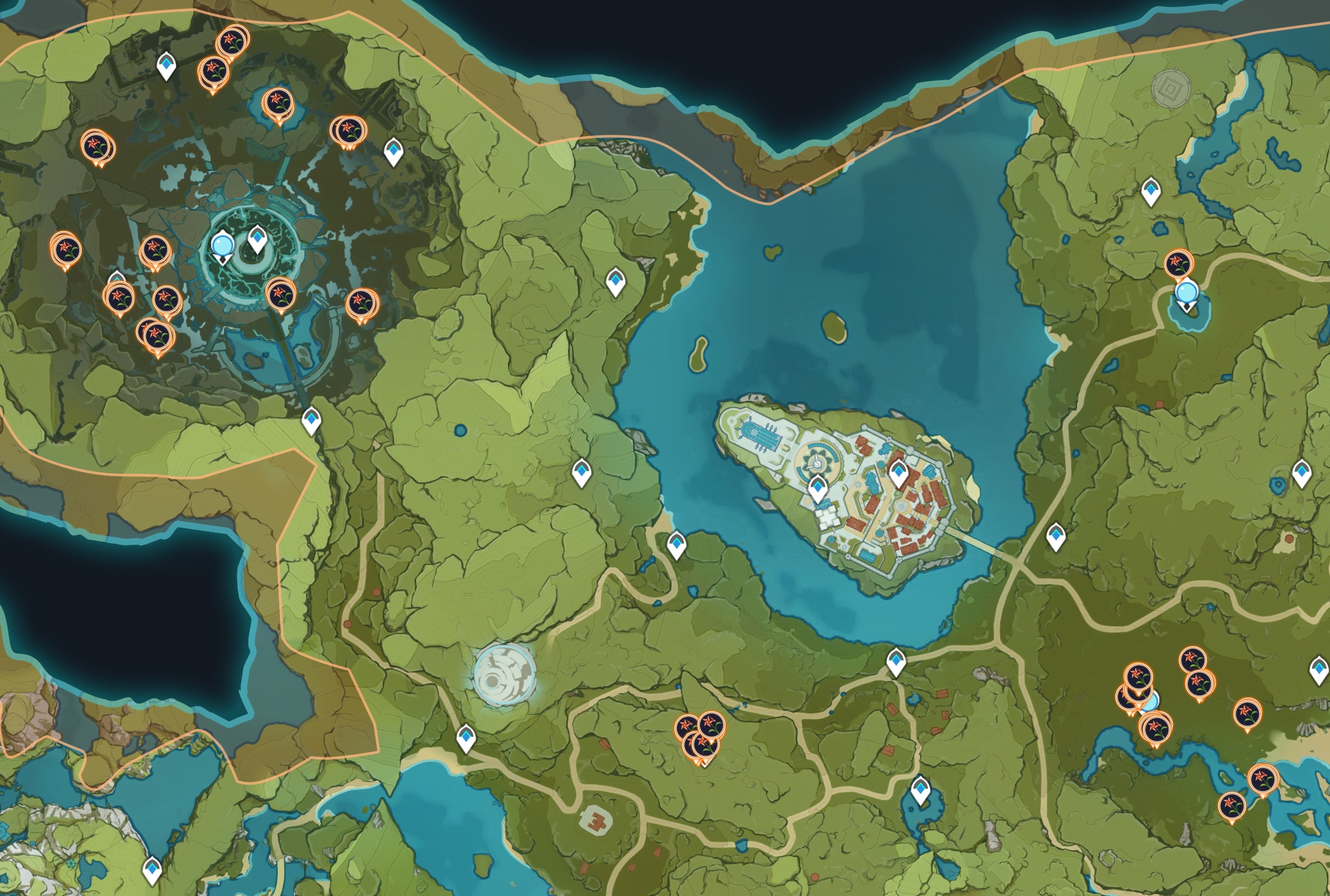Select the flower marker on the lair's small northern pool
This screenshot has width=1330, height=896.
coord(278,102)
